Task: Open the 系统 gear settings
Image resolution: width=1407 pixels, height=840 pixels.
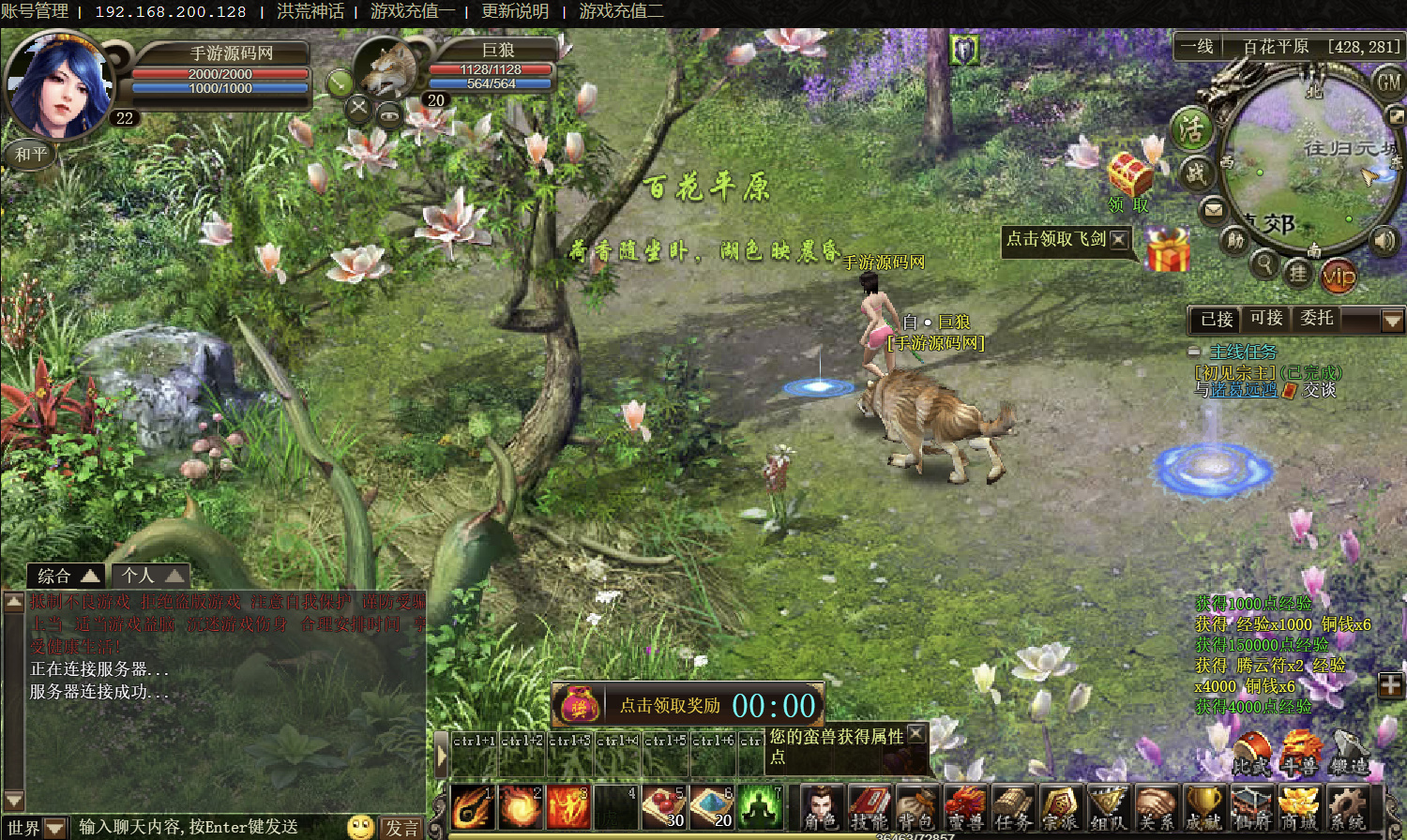Action: pyautogui.click(x=1347, y=807)
